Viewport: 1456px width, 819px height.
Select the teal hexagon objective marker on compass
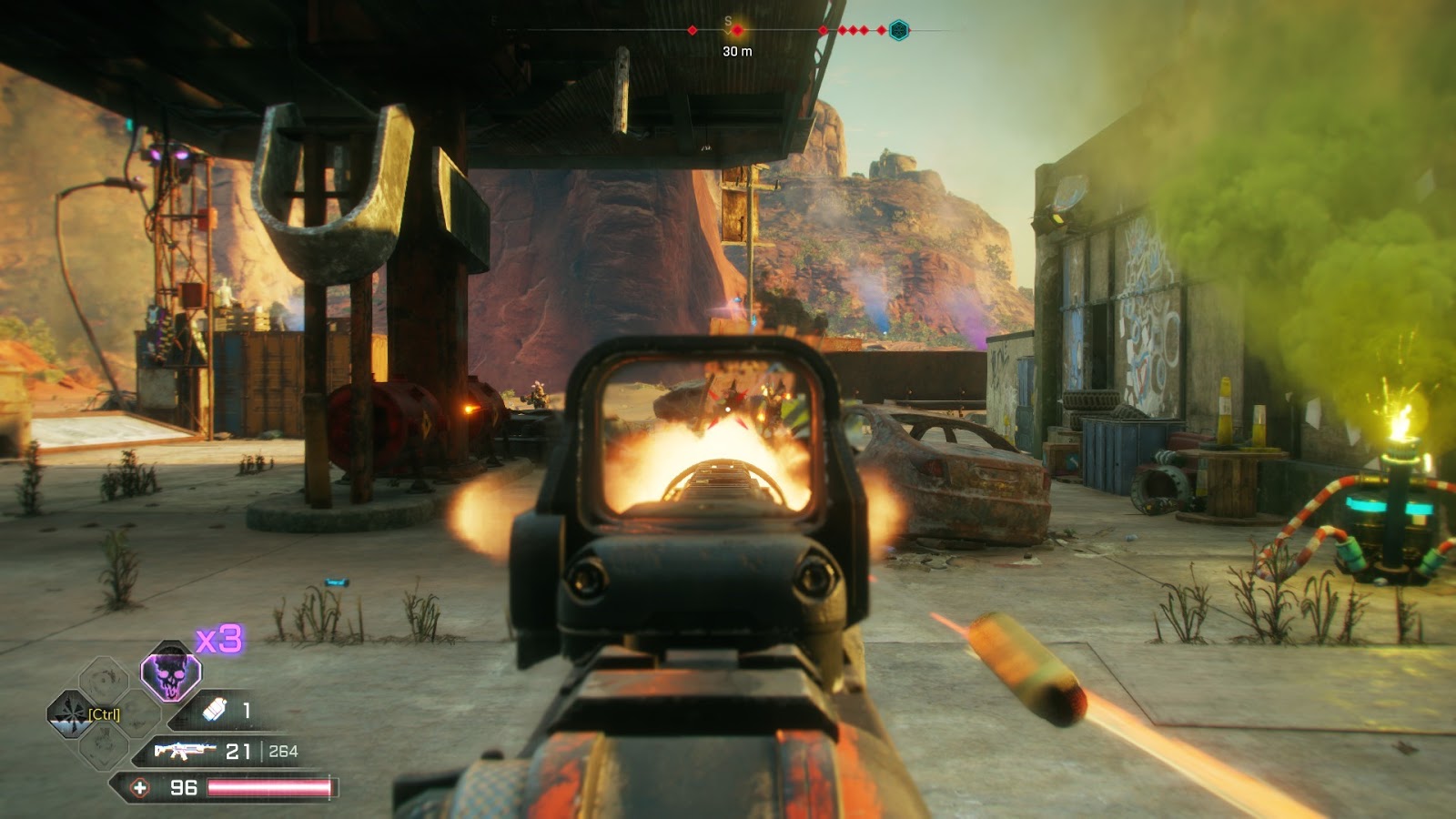pos(899,30)
